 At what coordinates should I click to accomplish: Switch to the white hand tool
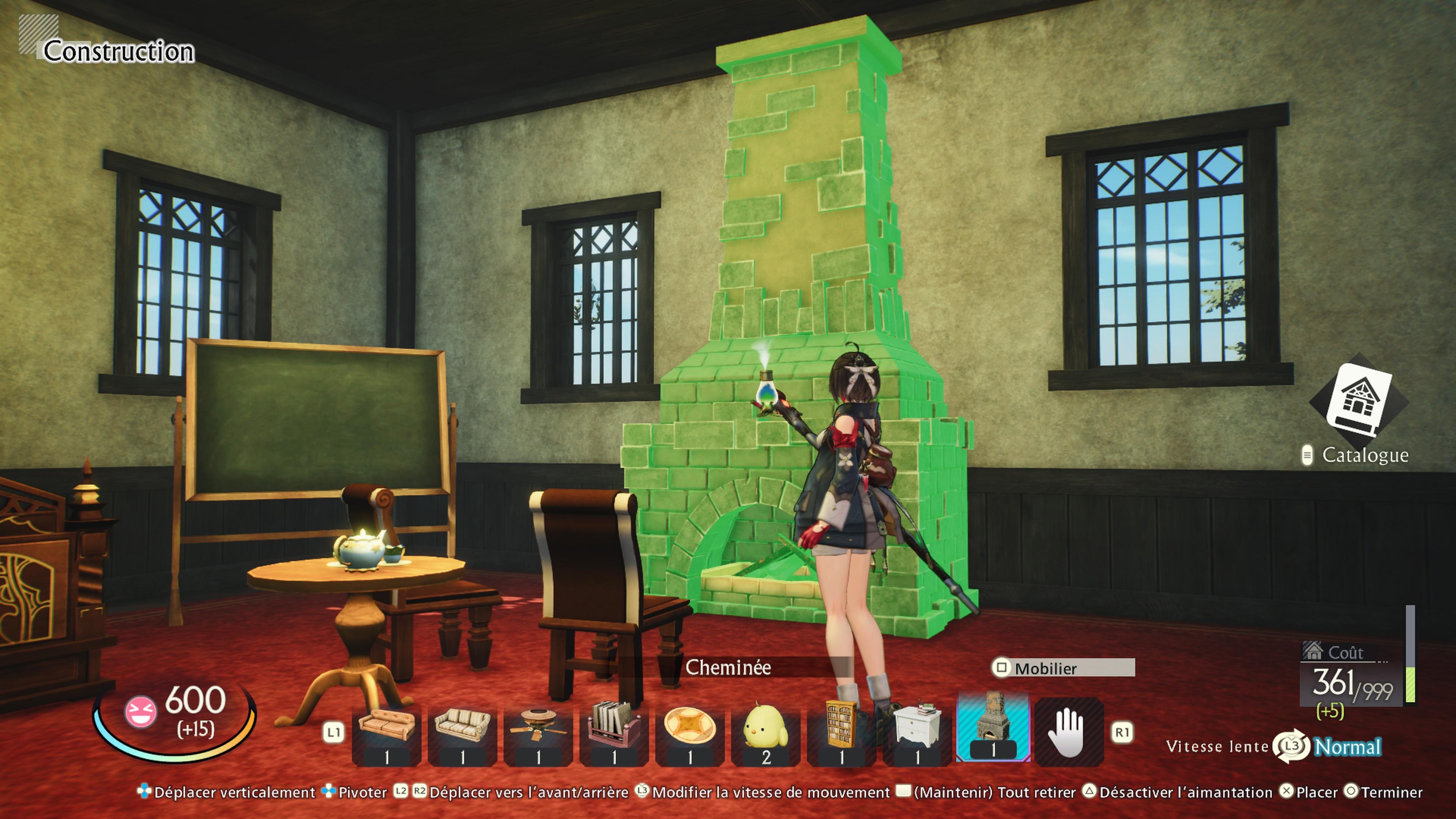pos(1068,733)
